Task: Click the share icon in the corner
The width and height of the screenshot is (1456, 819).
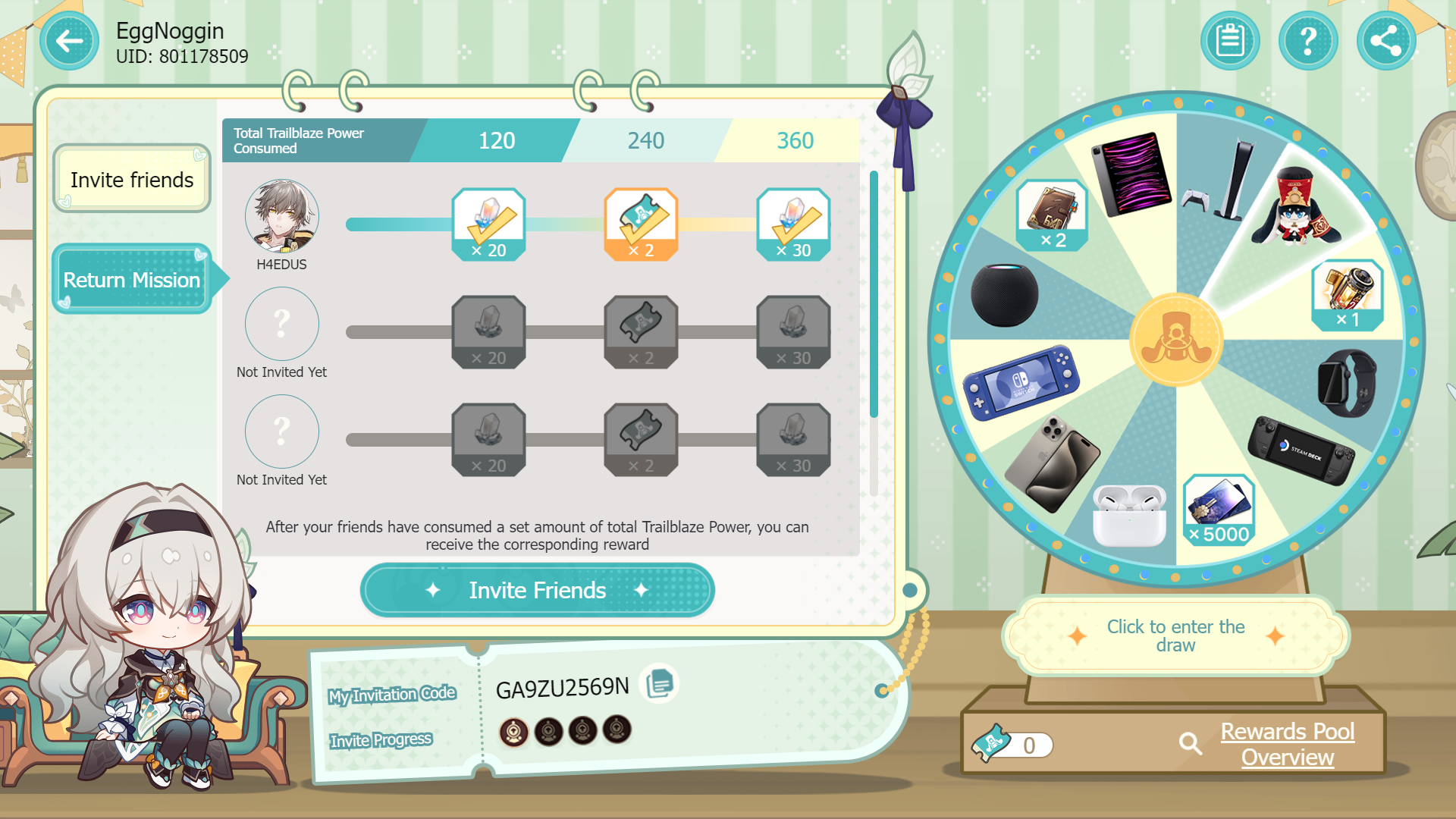Action: [1386, 41]
